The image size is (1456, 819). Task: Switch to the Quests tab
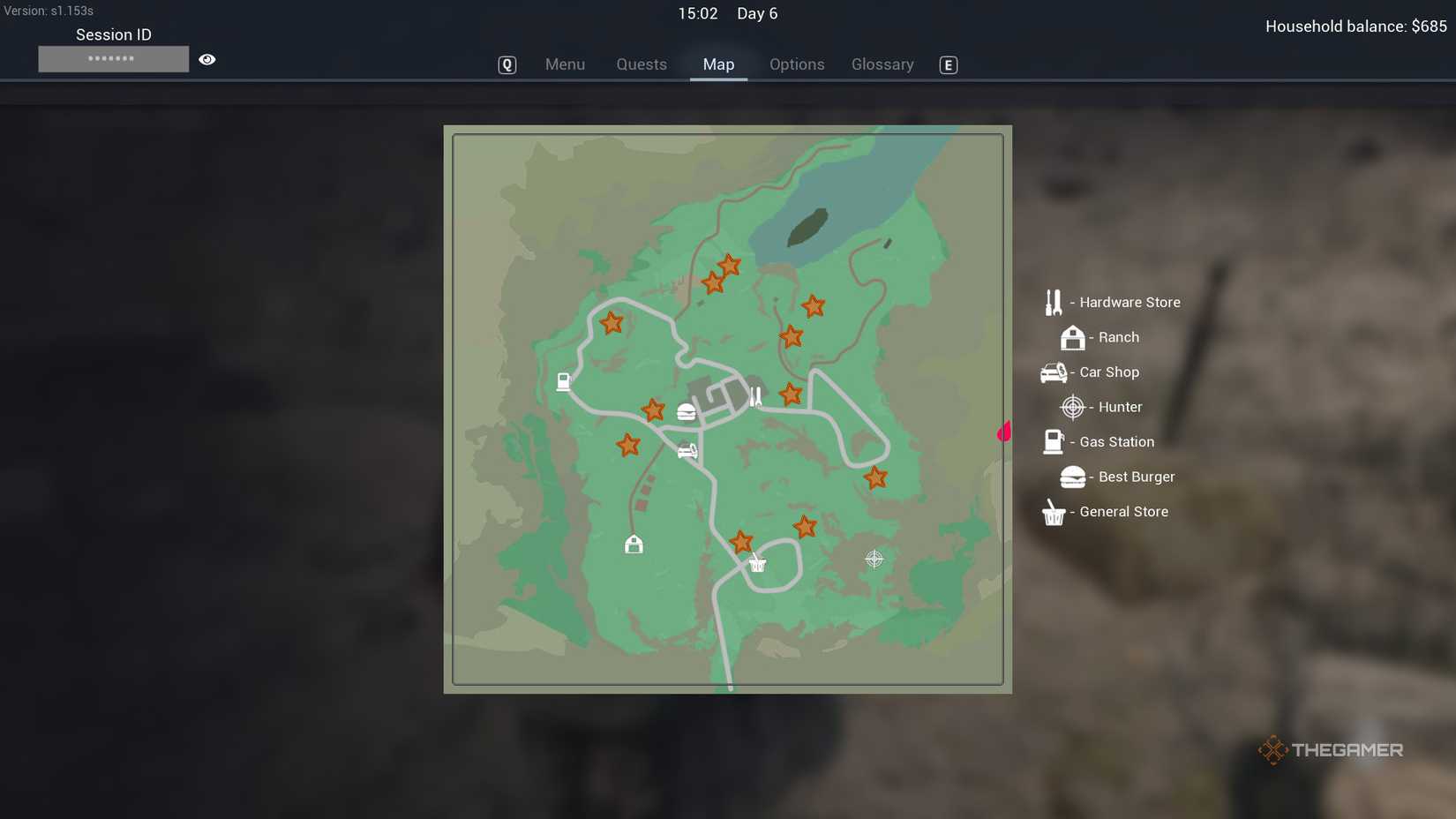642,64
